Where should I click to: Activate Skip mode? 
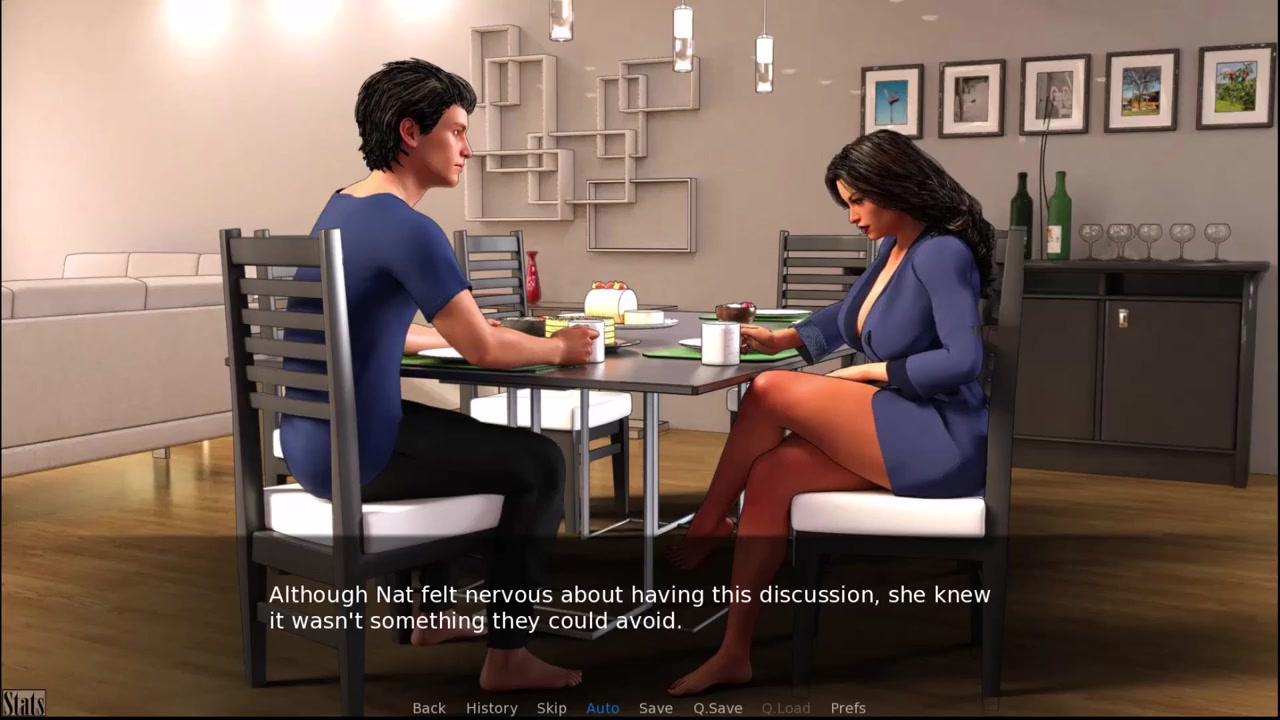(551, 708)
